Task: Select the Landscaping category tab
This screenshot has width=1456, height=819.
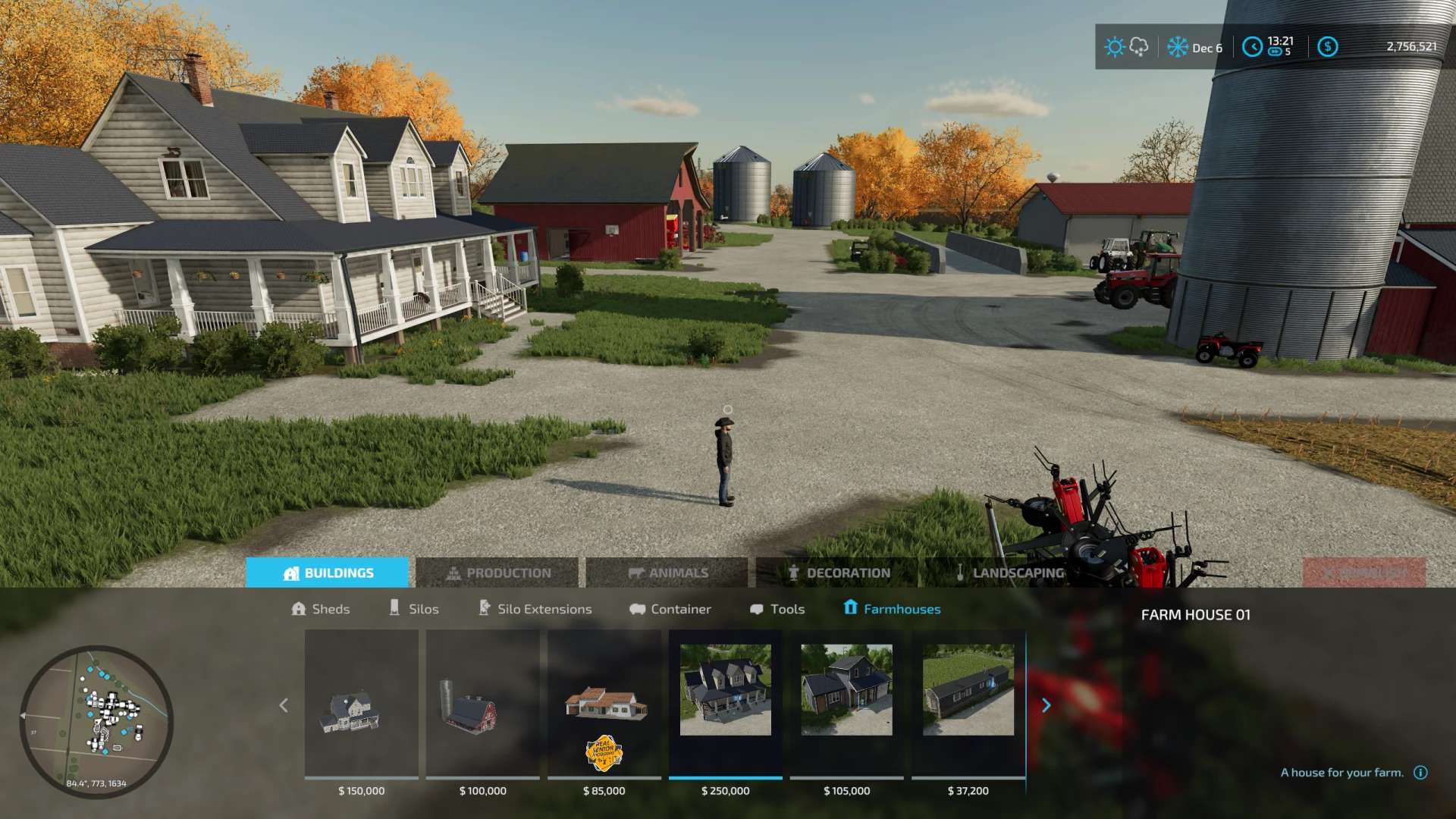Action: click(1009, 573)
